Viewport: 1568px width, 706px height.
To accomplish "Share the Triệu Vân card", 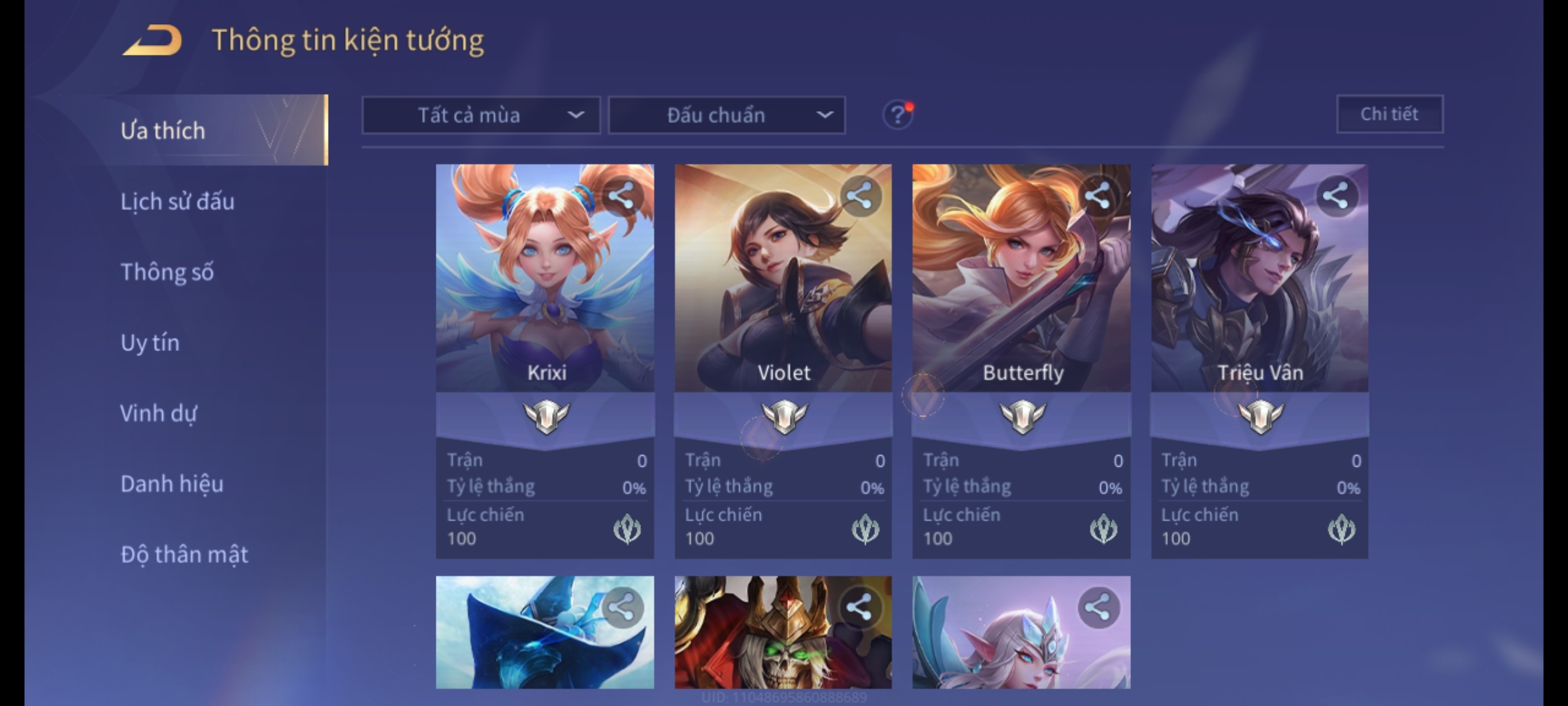I will (1336, 196).
